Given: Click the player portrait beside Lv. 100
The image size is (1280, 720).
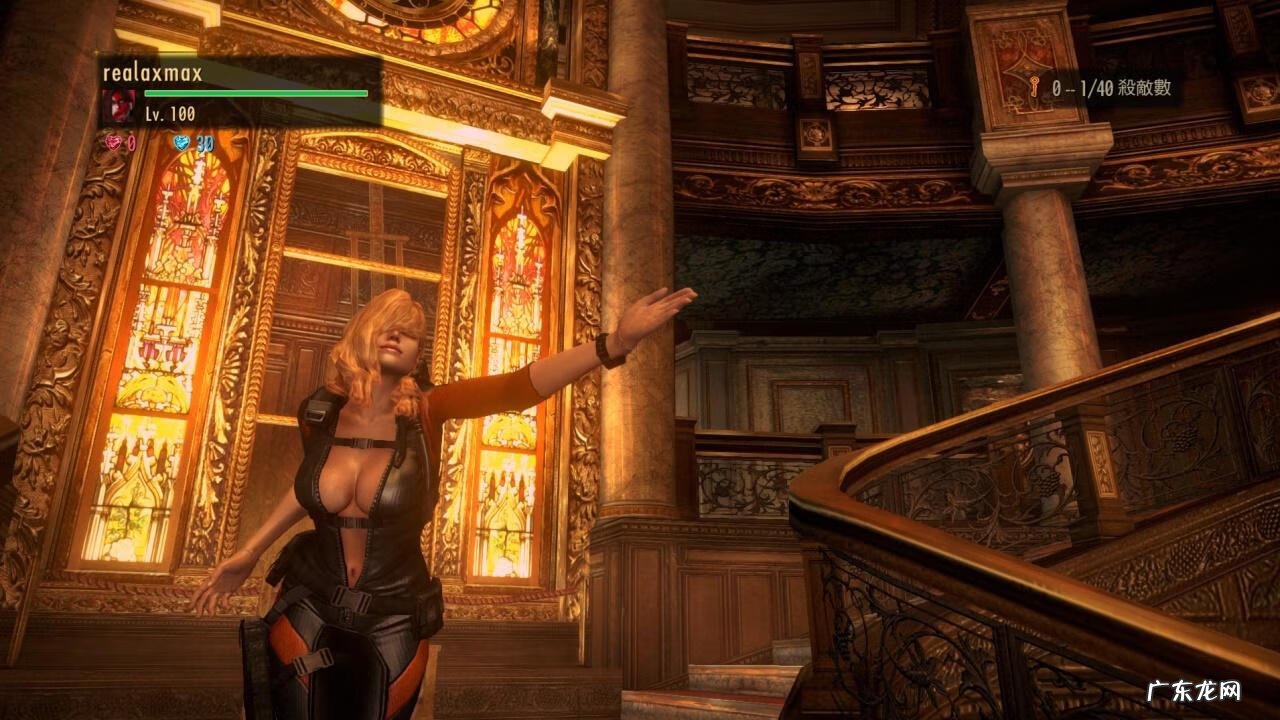Looking at the screenshot, I should coord(120,106).
